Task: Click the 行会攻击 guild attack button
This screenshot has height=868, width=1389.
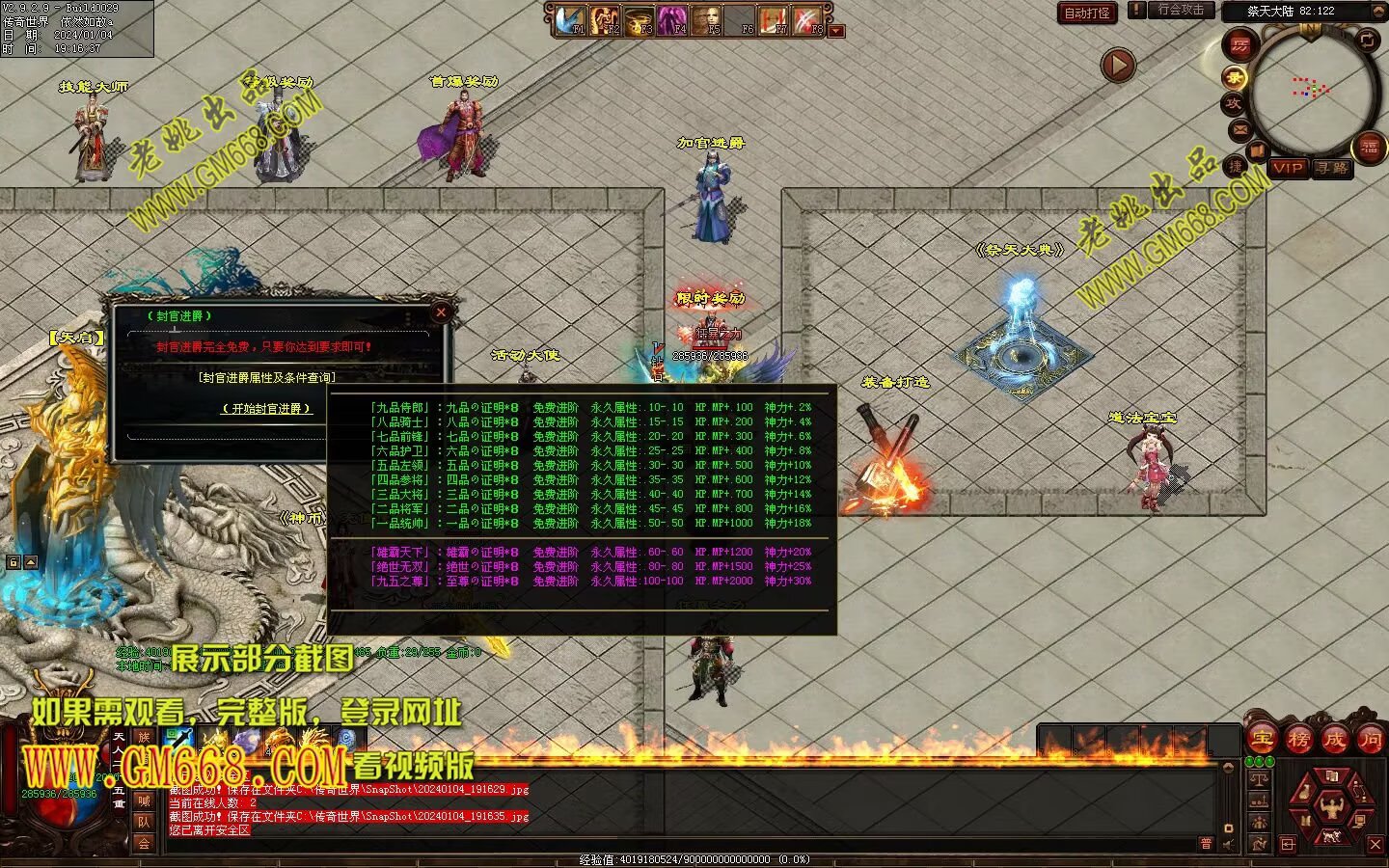Action: 1181,10
